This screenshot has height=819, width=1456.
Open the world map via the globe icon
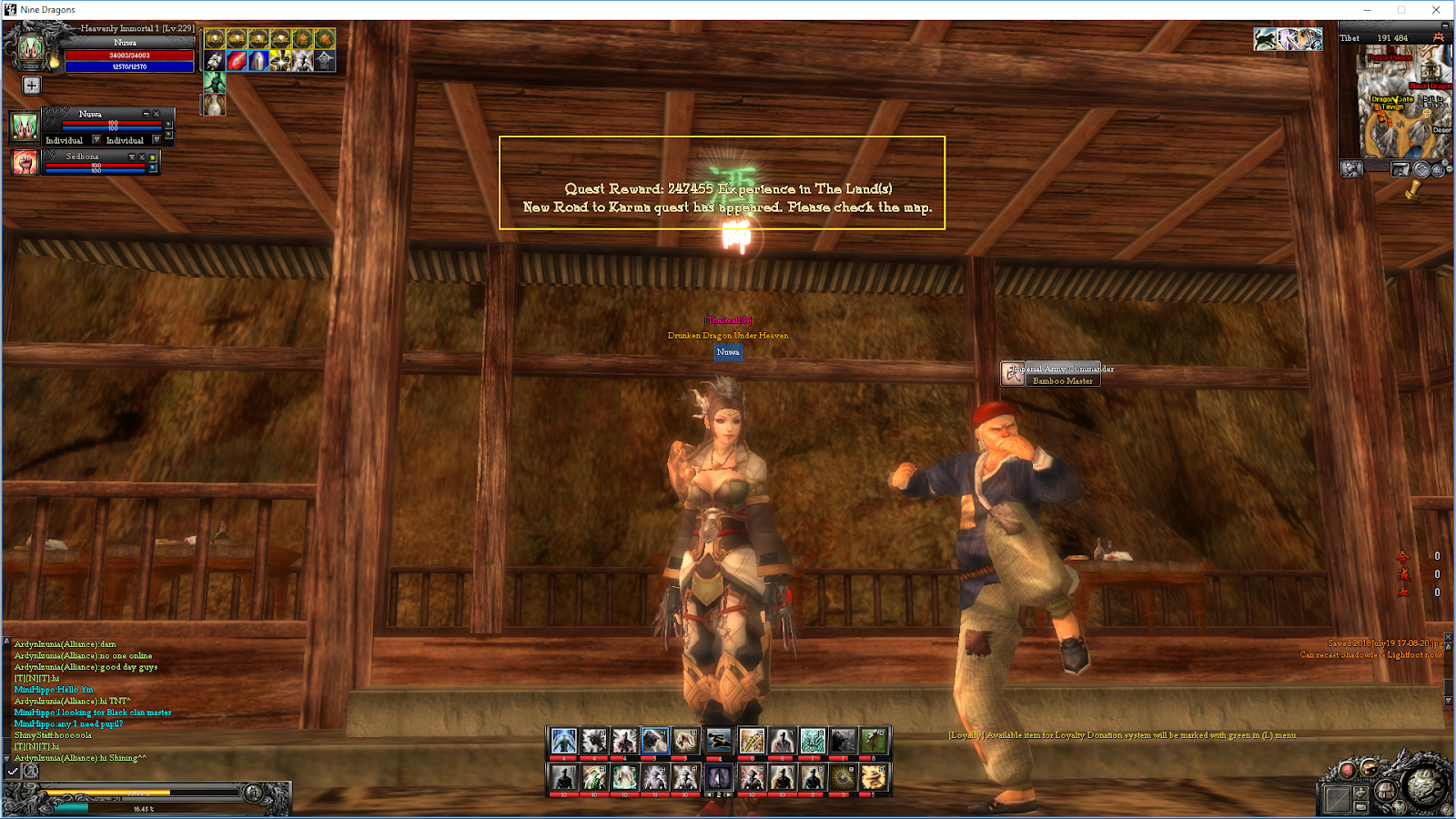(1439, 170)
